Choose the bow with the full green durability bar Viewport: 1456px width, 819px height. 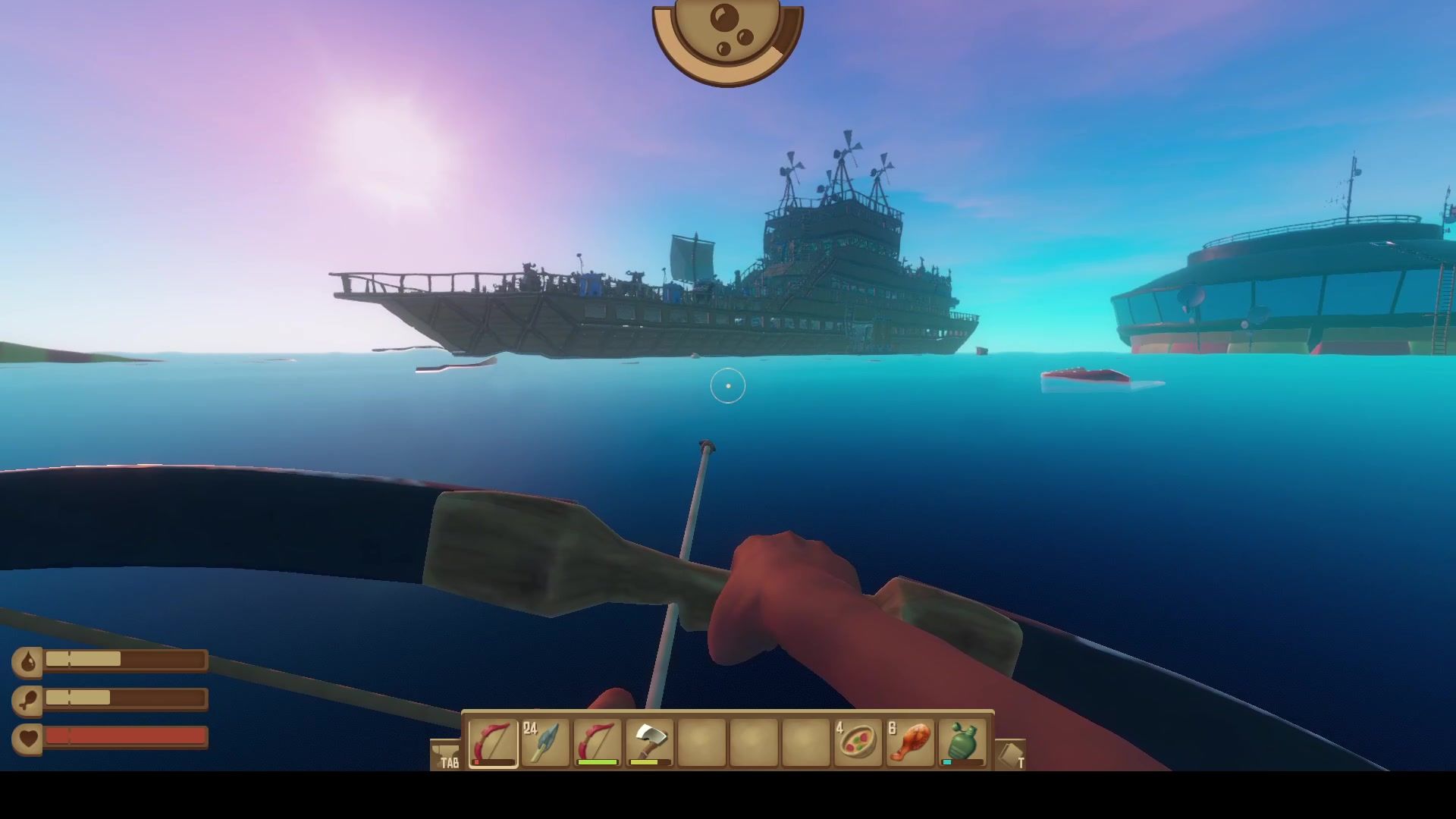598,742
